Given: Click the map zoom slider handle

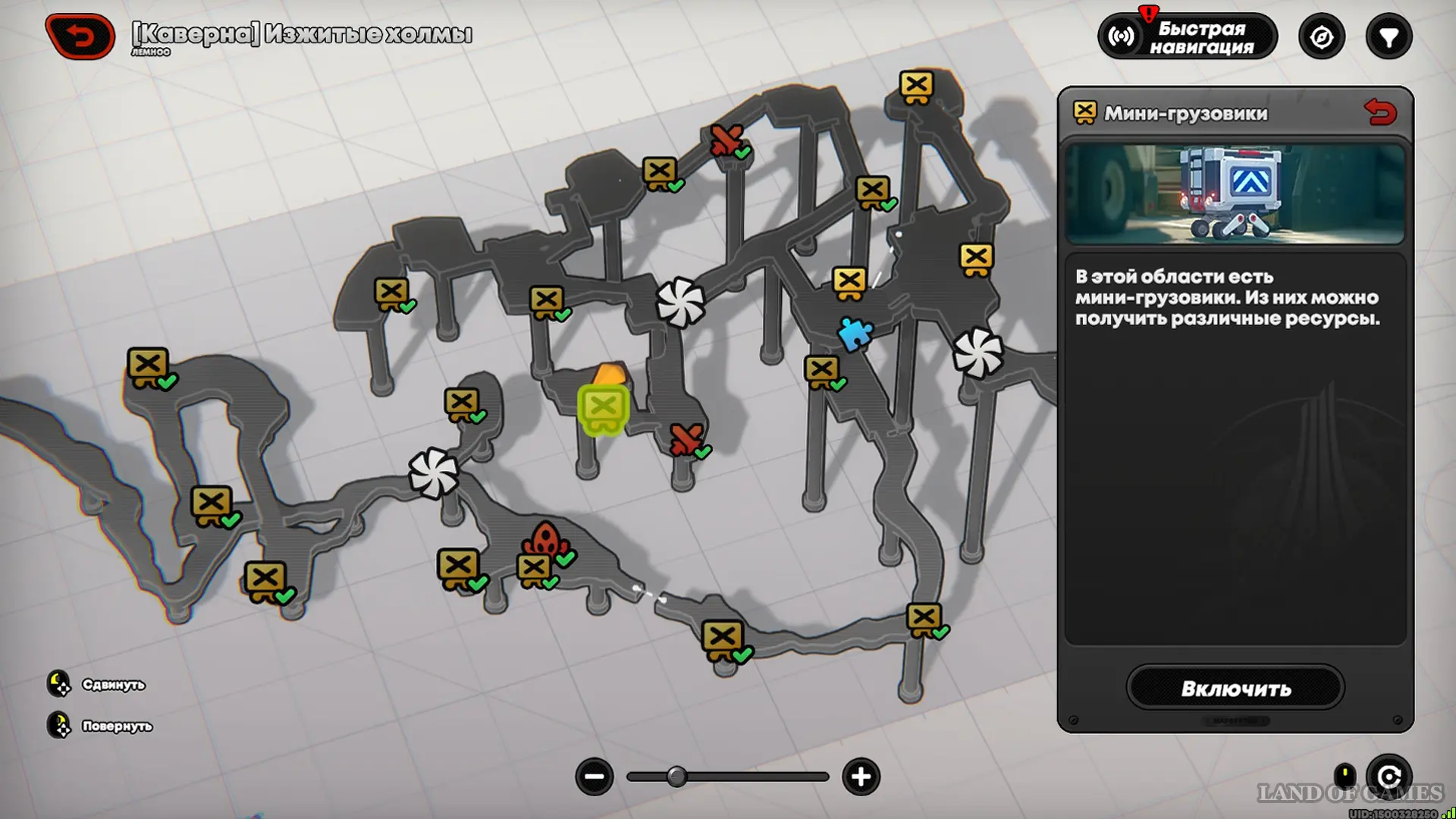Looking at the screenshot, I should pyautogui.click(x=676, y=777).
